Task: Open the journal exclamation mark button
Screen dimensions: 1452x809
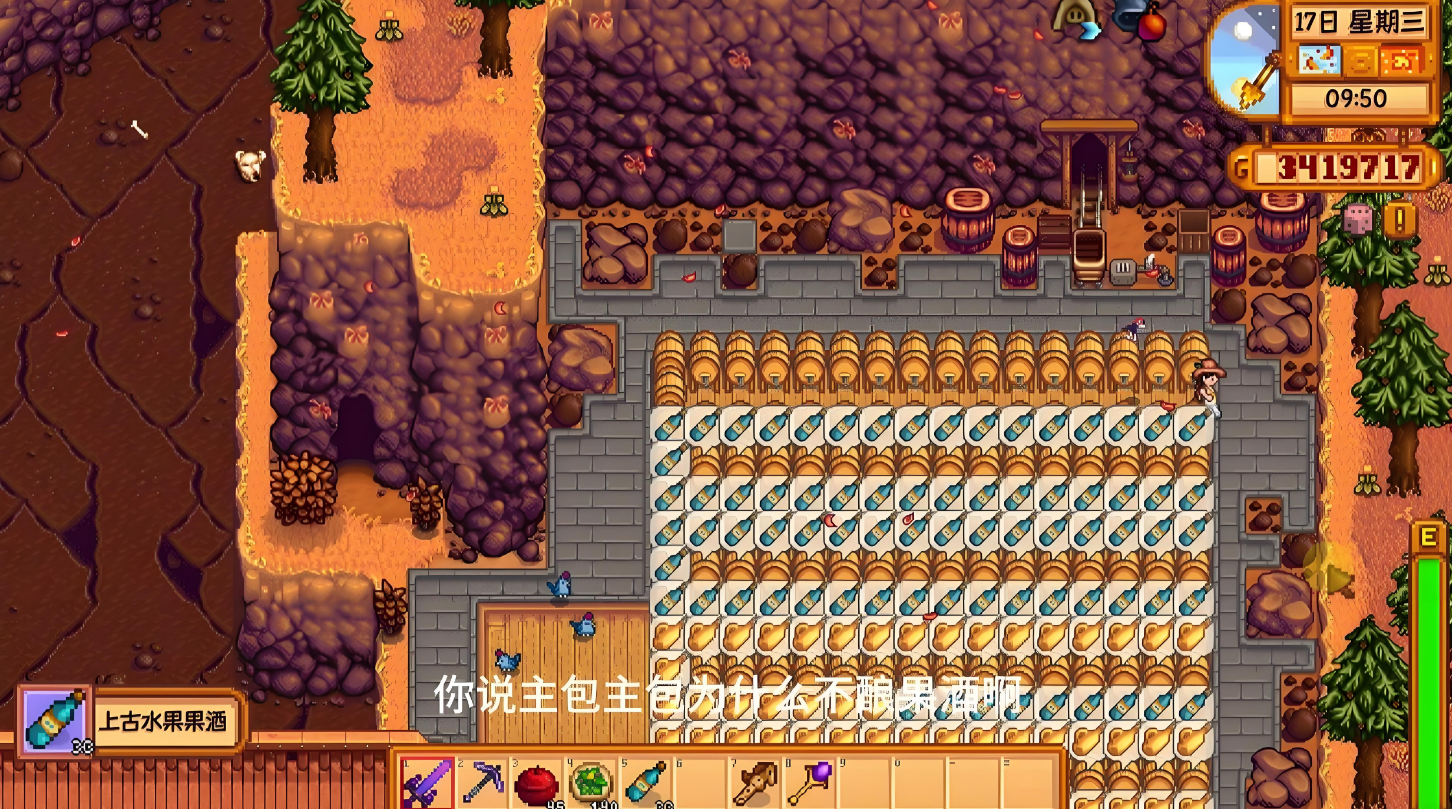Action: tap(1400, 220)
